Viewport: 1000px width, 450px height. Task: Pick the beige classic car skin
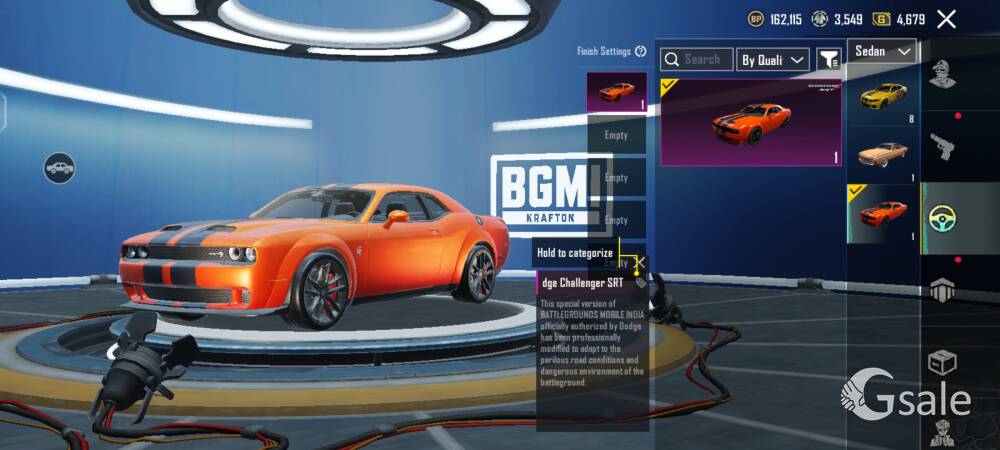(x=883, y=155)
